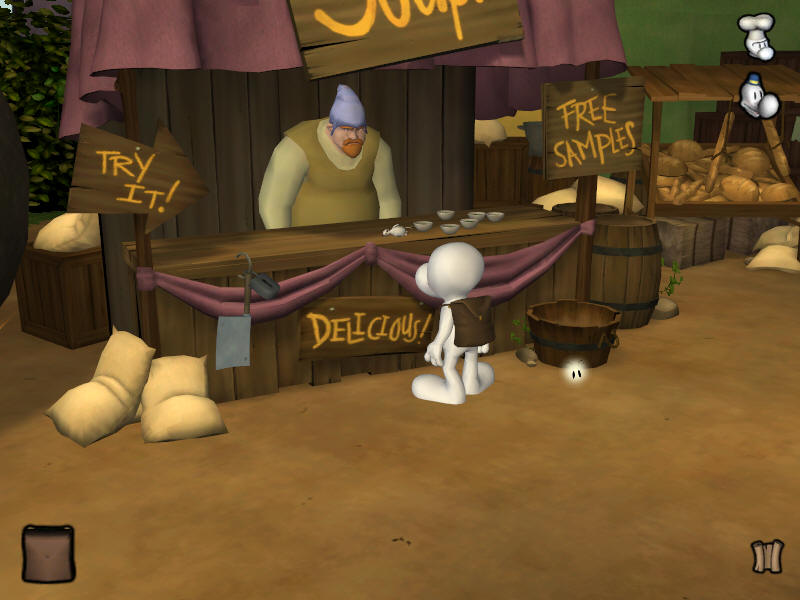
Task: Open the rolled parchment scroll icon
Action: pyautogui.click(x=766, y=556)
